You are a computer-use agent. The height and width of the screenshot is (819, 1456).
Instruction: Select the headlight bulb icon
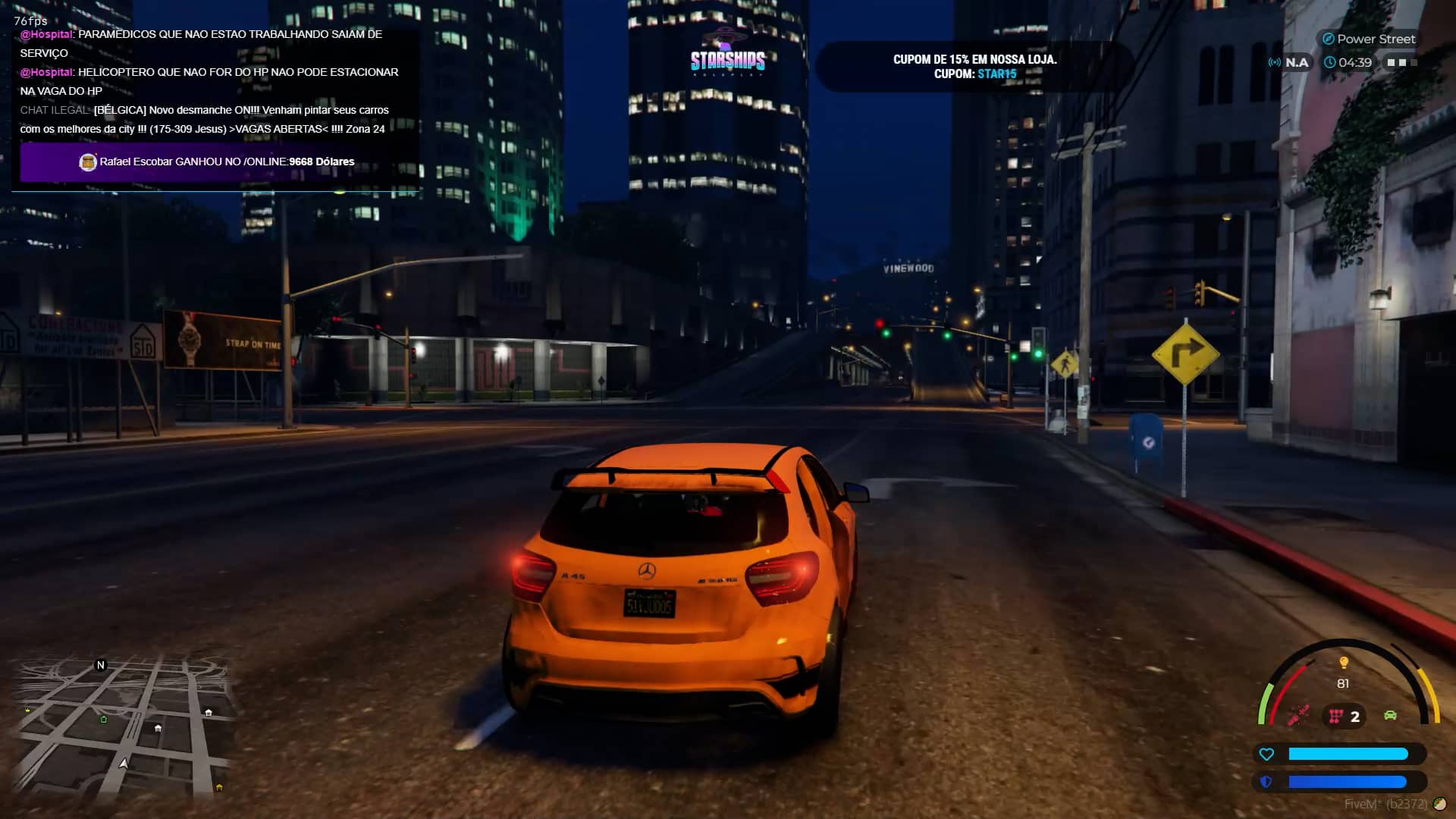(1344, 663)
